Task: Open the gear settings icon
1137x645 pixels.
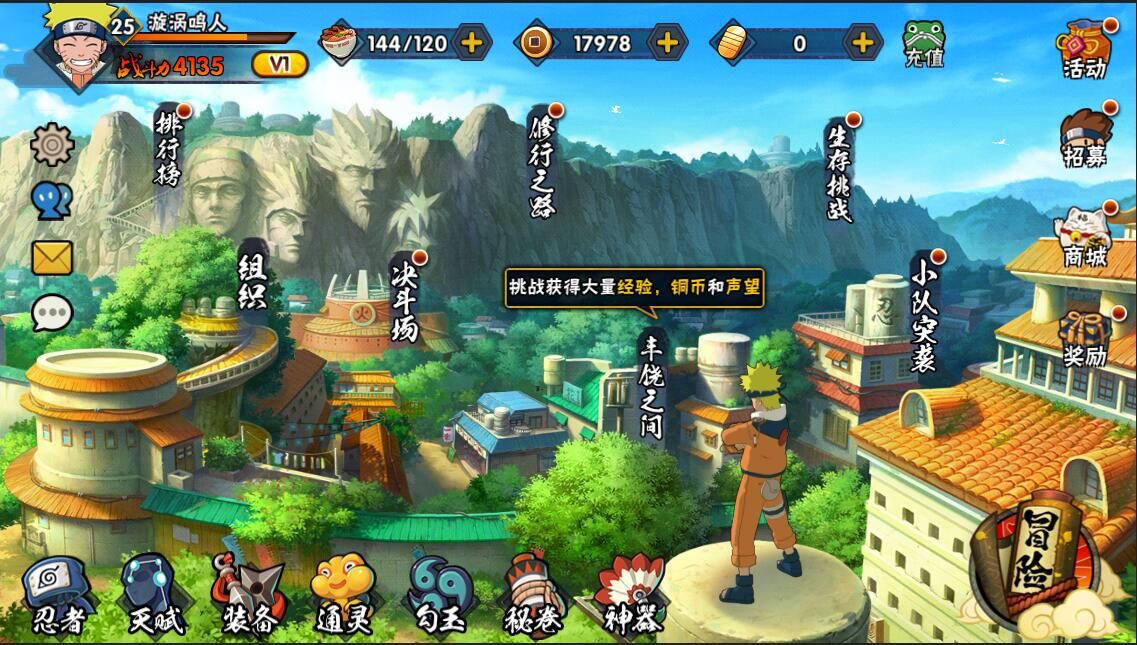Action: tap(52, 145)
